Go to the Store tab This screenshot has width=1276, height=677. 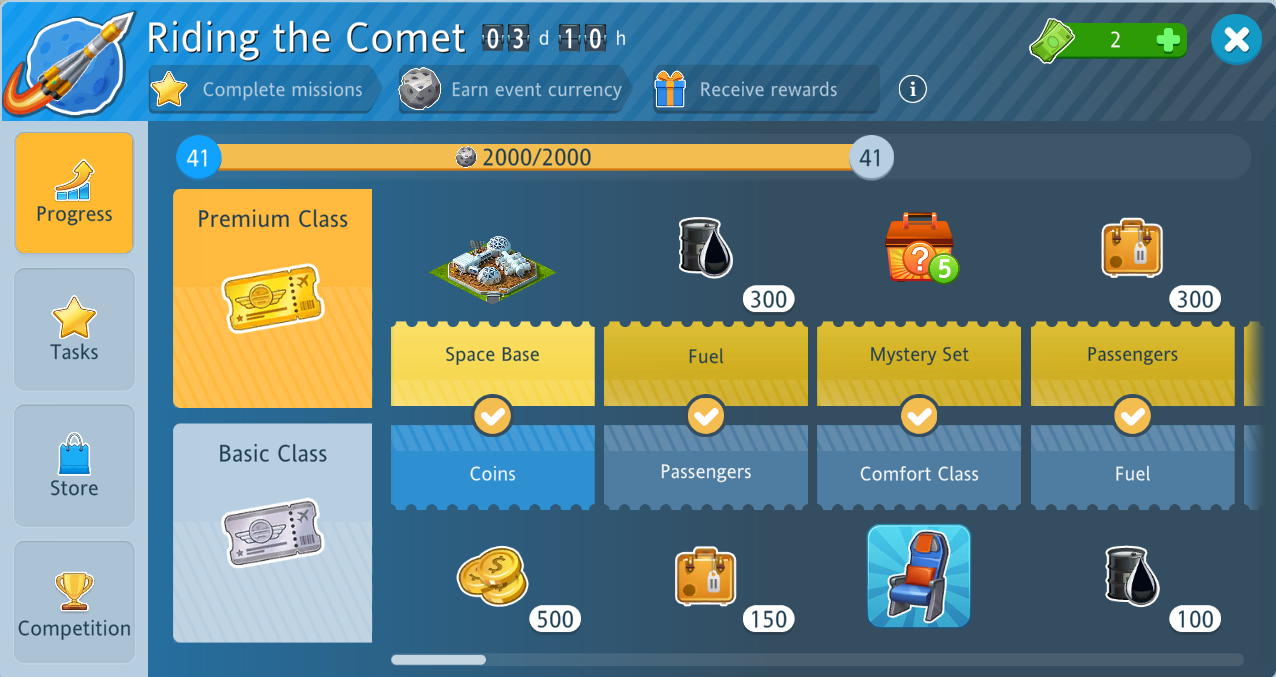pyautogui.click(x=74, y=466)
